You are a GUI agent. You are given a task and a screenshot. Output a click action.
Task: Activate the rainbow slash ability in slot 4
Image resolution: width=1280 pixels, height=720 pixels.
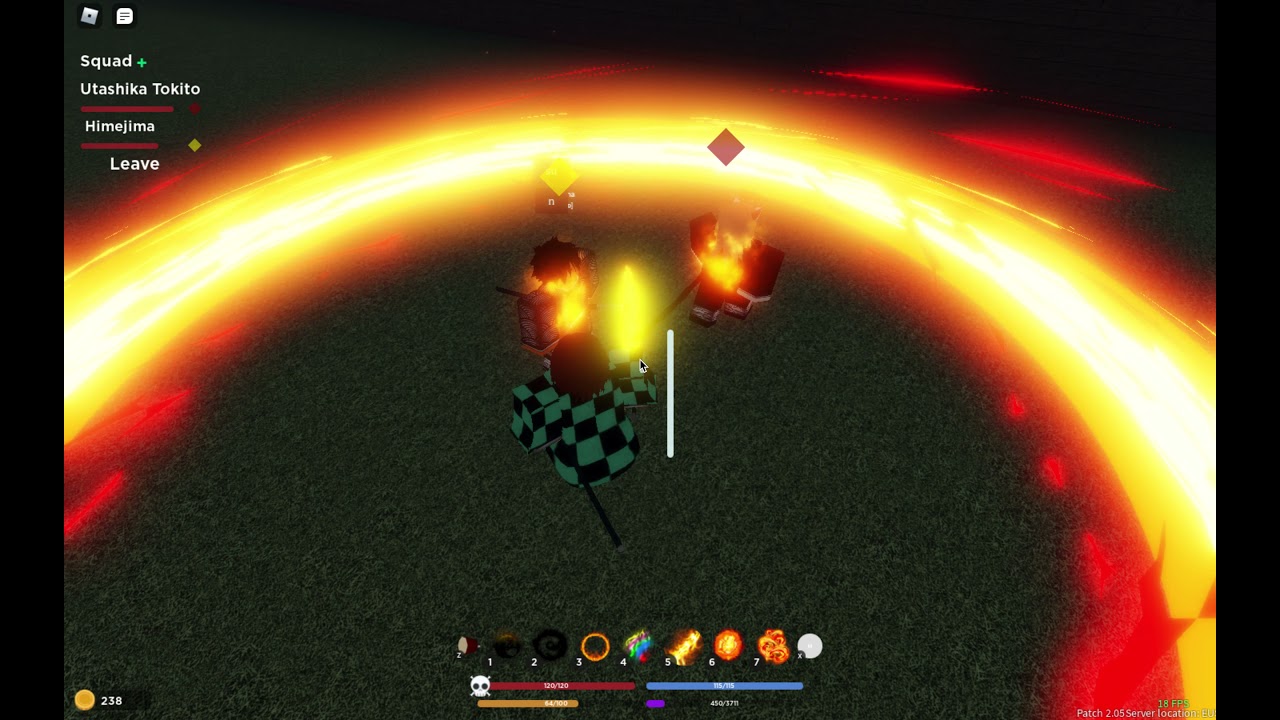coord(639,647)
